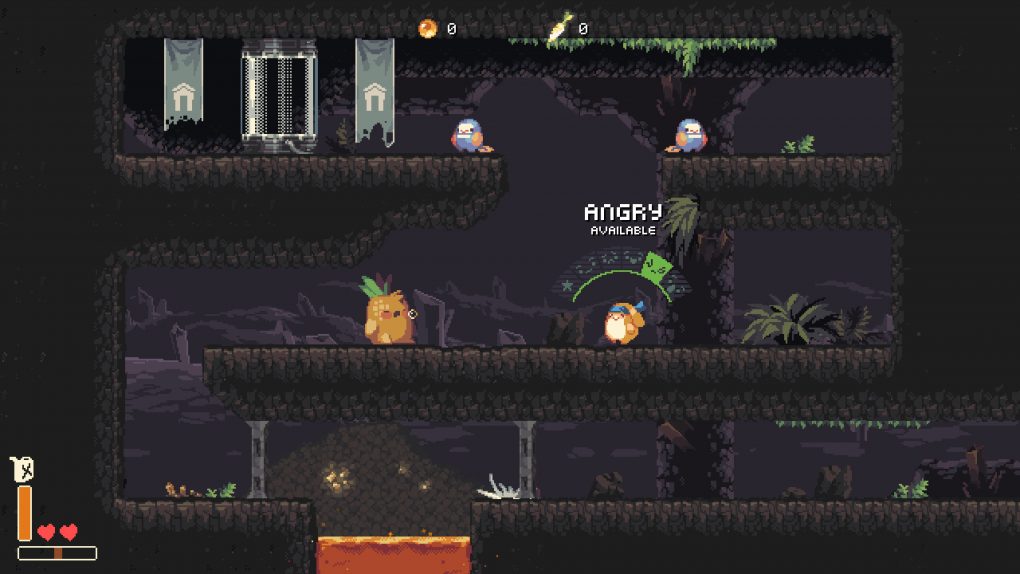Click the orange coin icon

pos(428,28)
